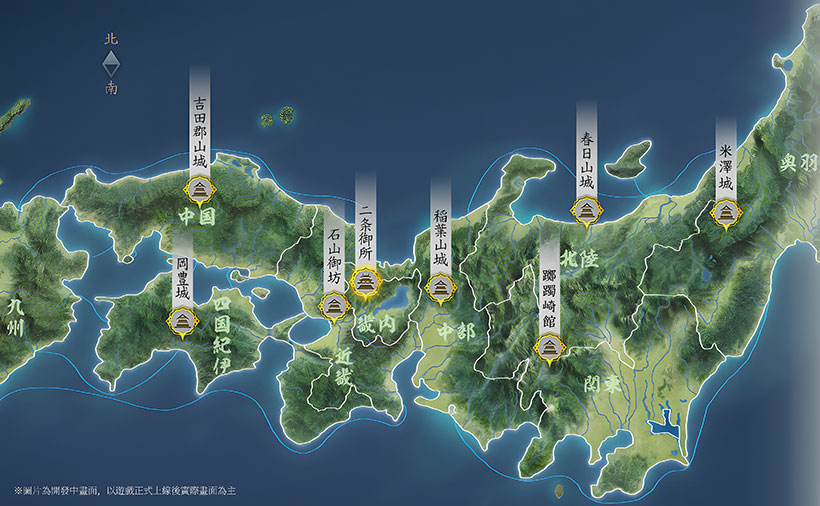Choose the 岡豊城 castle marker

tap(182, 321)
